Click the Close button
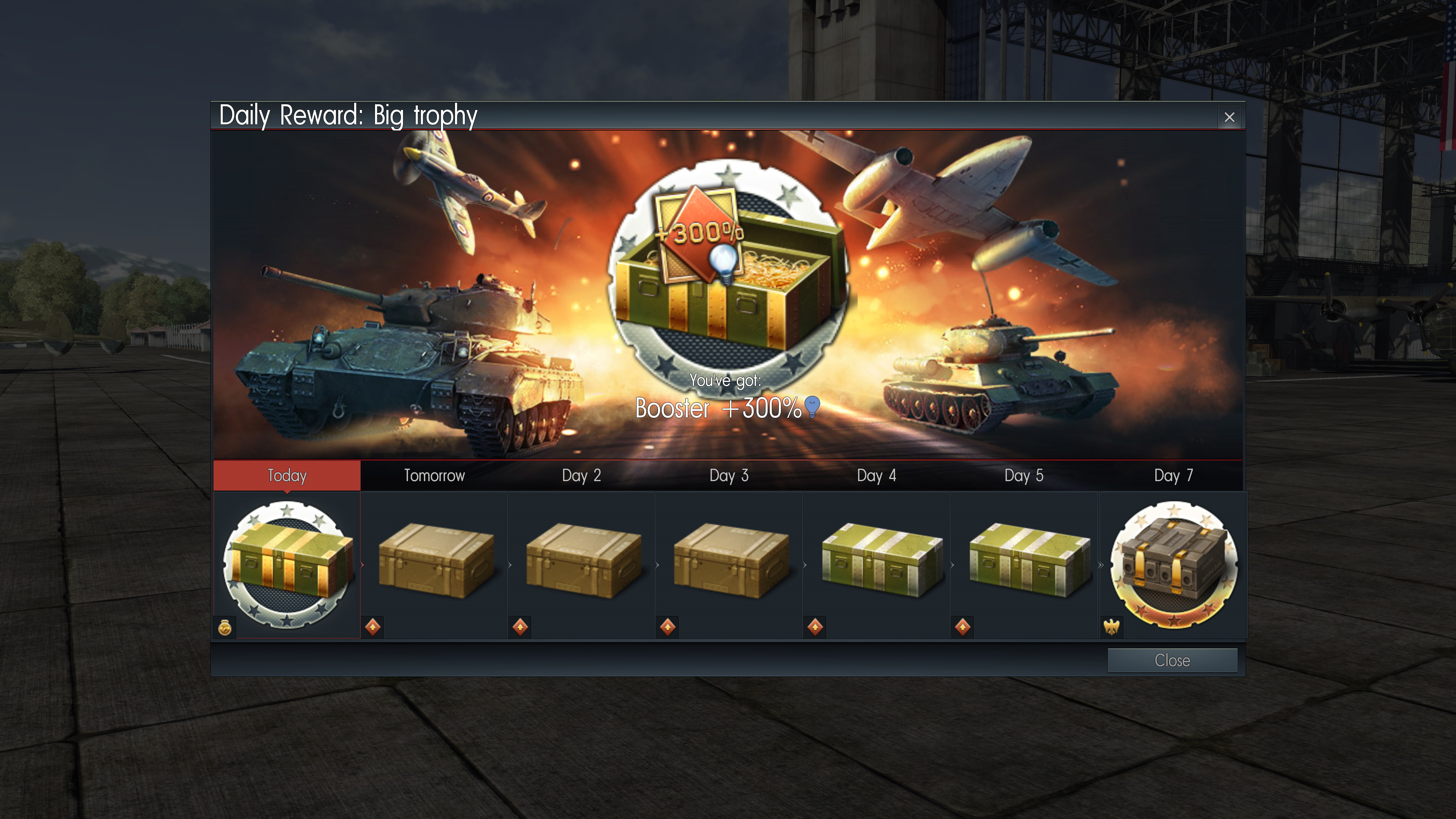The width and height of the screenshot is (1456, 819). tap(1172, 660)
